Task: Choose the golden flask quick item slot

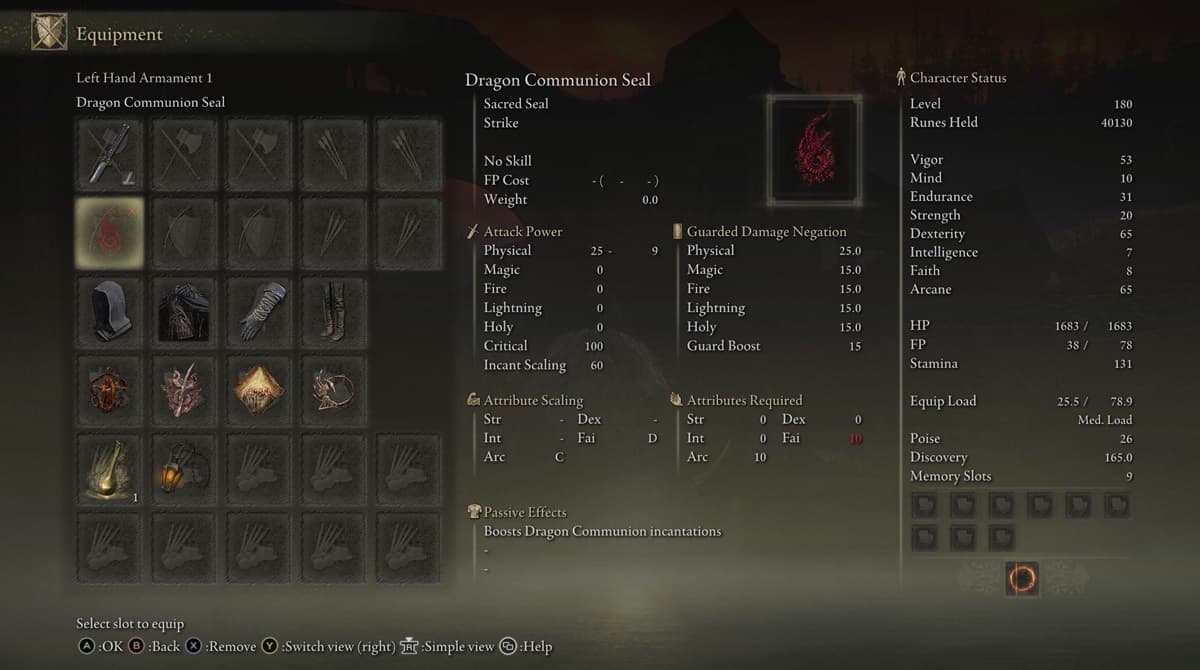Action: (108, 468)
